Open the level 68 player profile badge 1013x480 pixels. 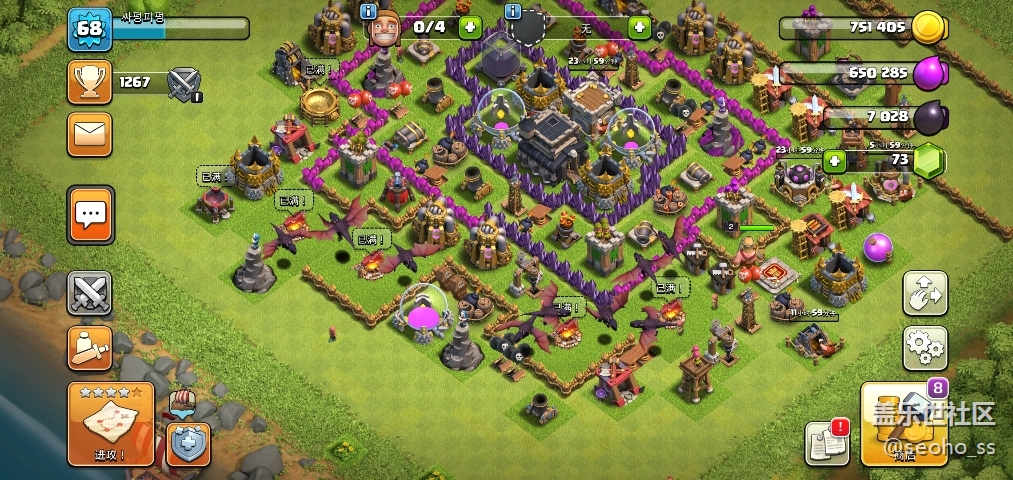(x=88, y=28)
